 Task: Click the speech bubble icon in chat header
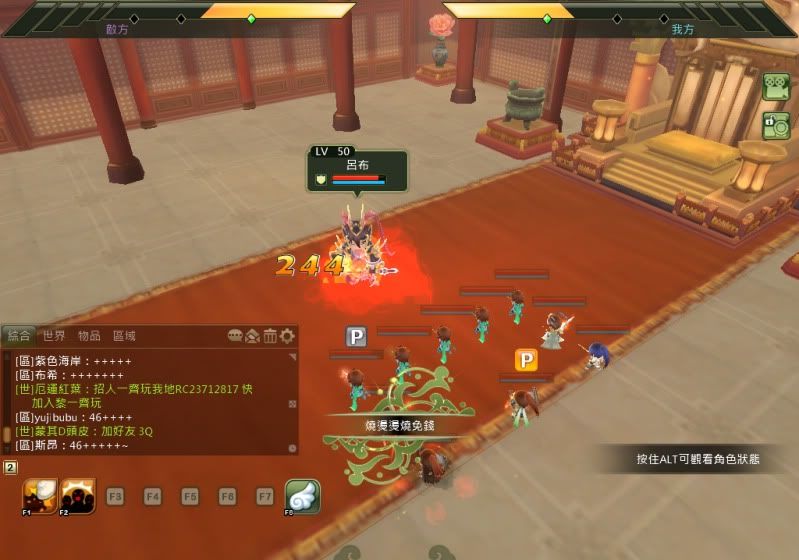236,336
